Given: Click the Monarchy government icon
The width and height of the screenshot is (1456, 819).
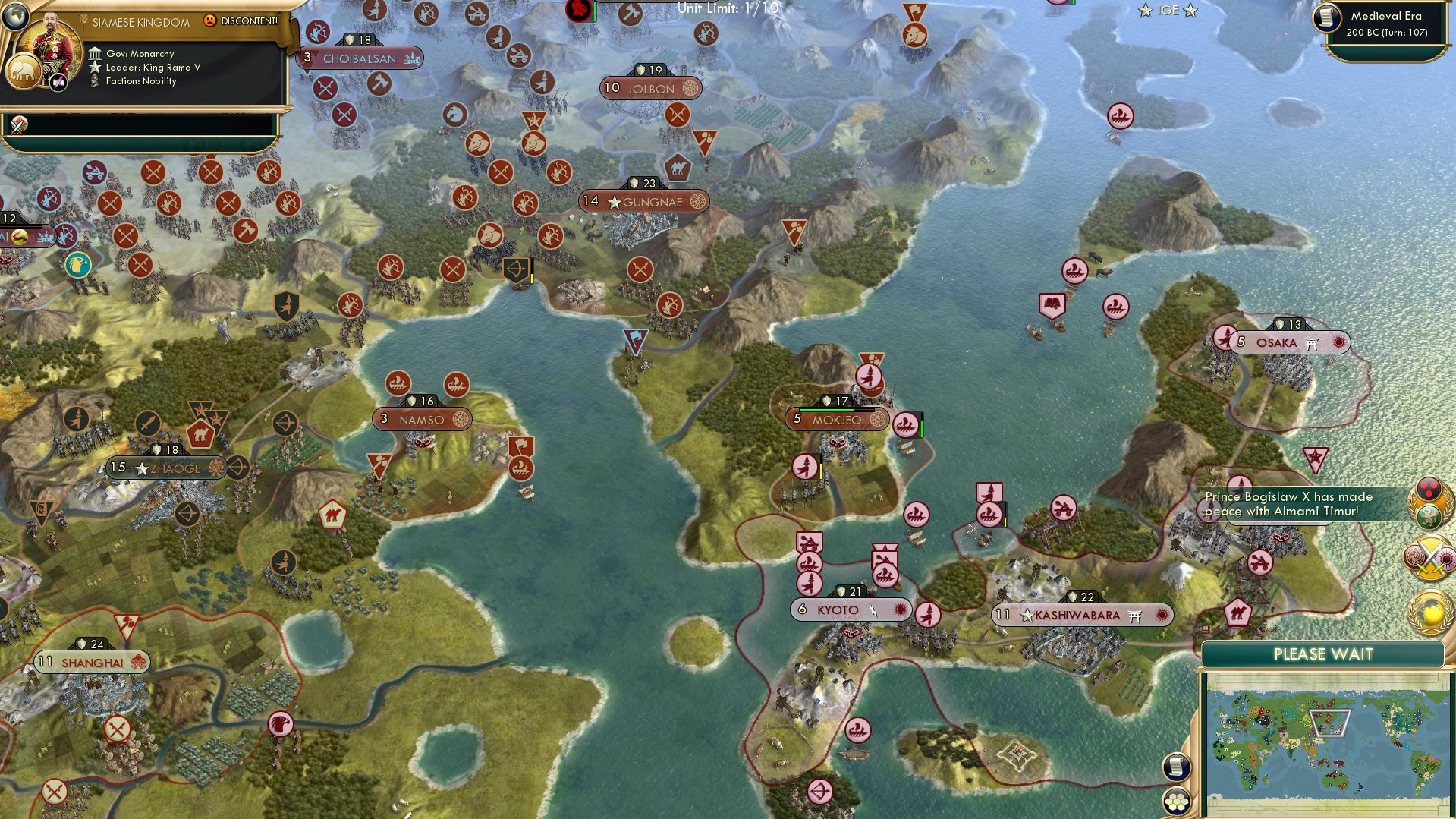Looking at the screenshot, I should [x=96, y=53].
